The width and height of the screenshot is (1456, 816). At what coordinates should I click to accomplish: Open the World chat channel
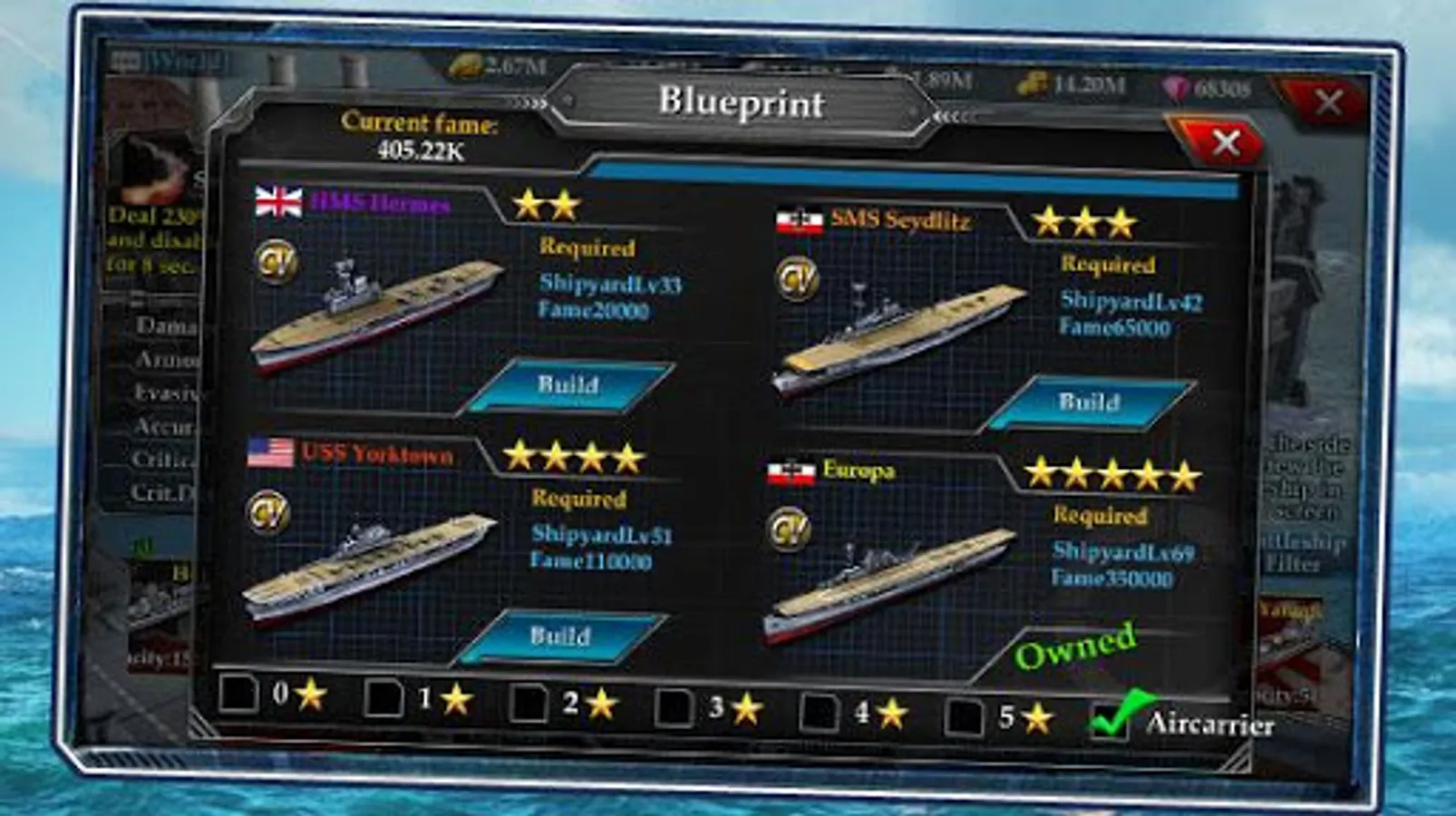coord(186,60)
